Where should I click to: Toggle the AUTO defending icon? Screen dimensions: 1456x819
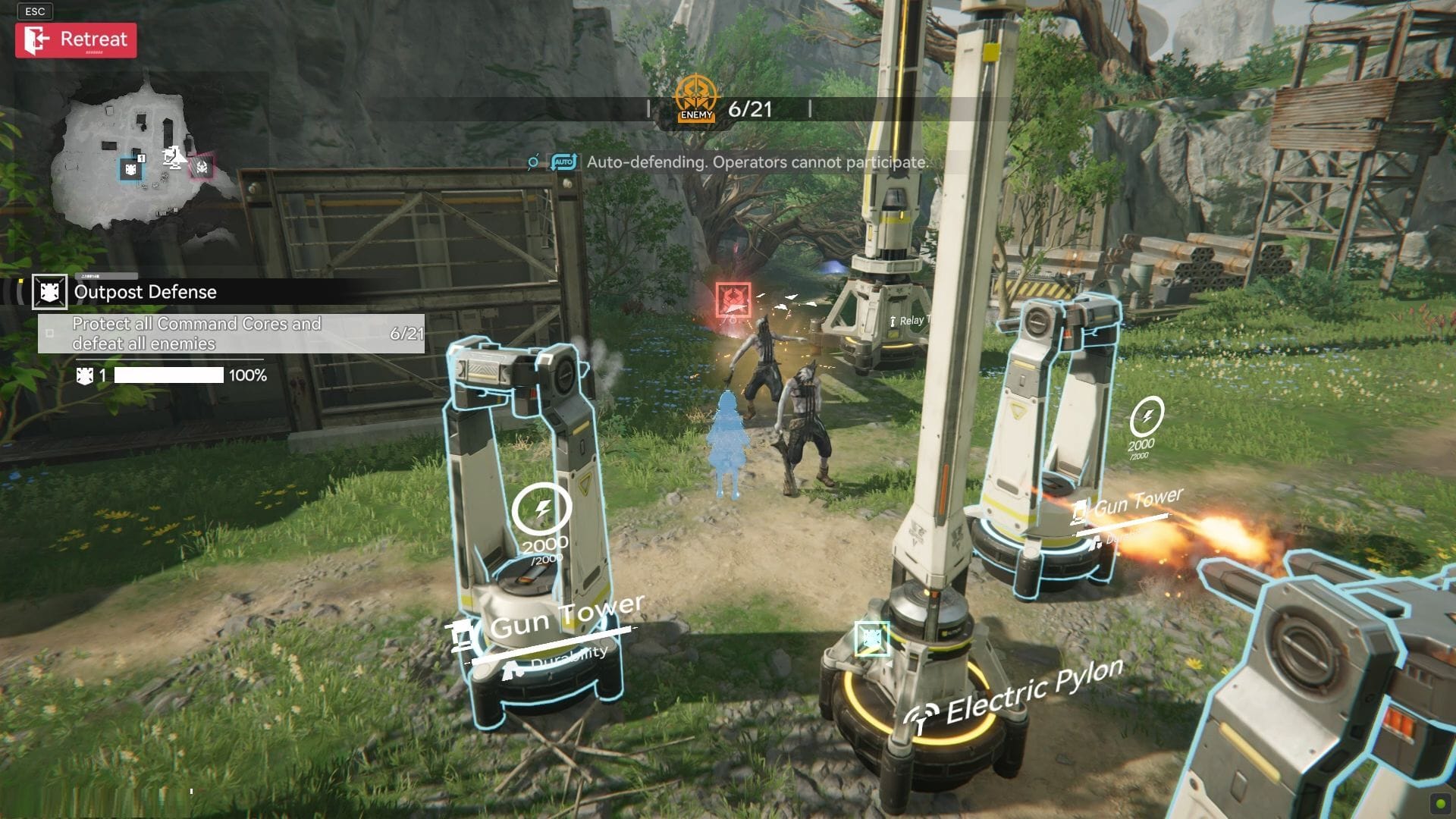coord(563,162)
